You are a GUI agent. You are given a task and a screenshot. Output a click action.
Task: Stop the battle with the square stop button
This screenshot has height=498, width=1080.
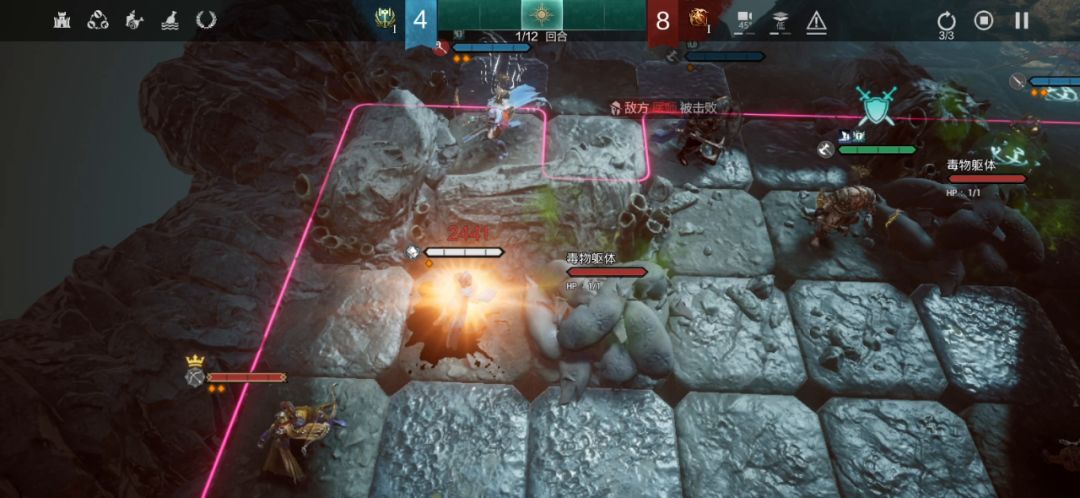pos(984,20)
